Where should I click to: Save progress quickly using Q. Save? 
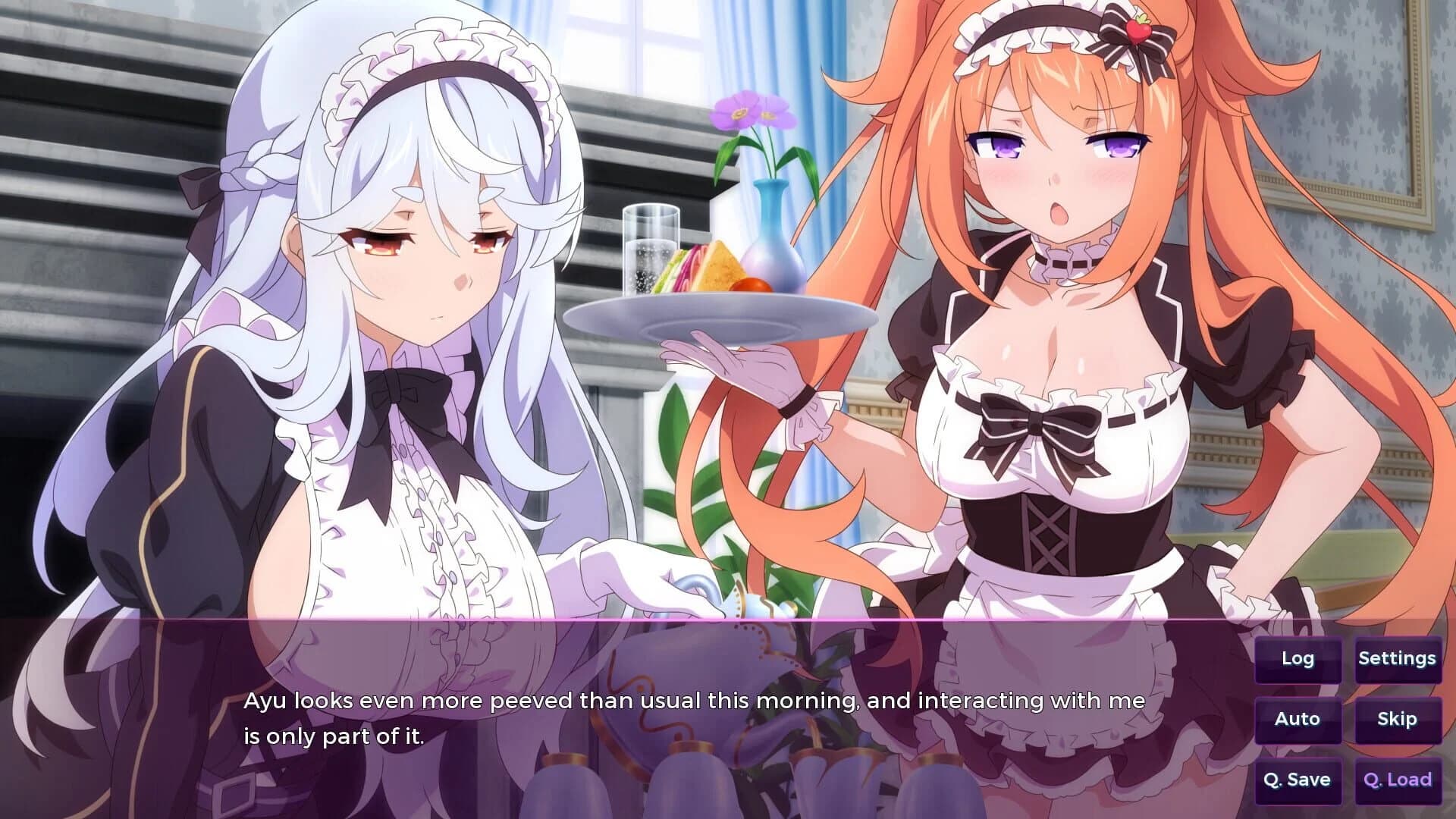(1298, 779)
